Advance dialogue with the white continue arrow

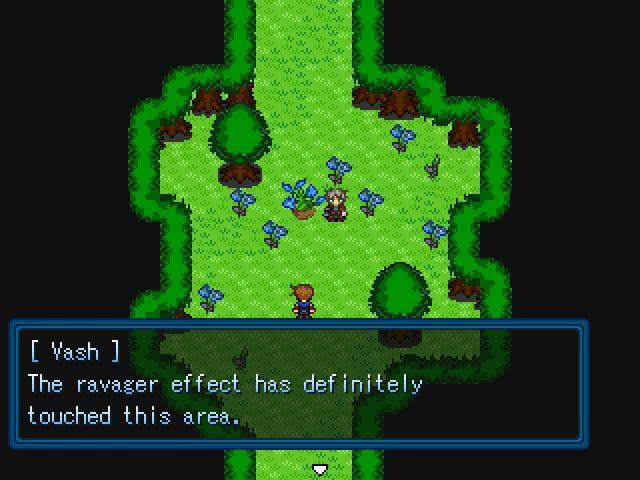click(320, 468)
